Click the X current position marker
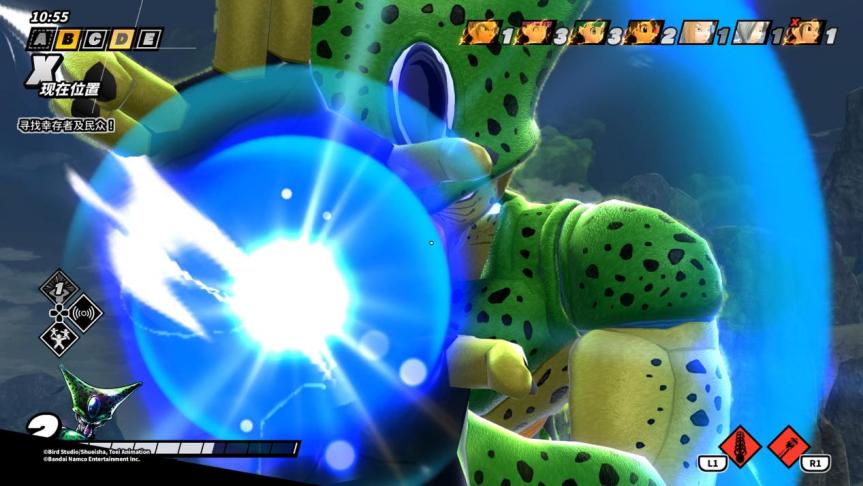The image size is (863, 486). pos(47,67)
